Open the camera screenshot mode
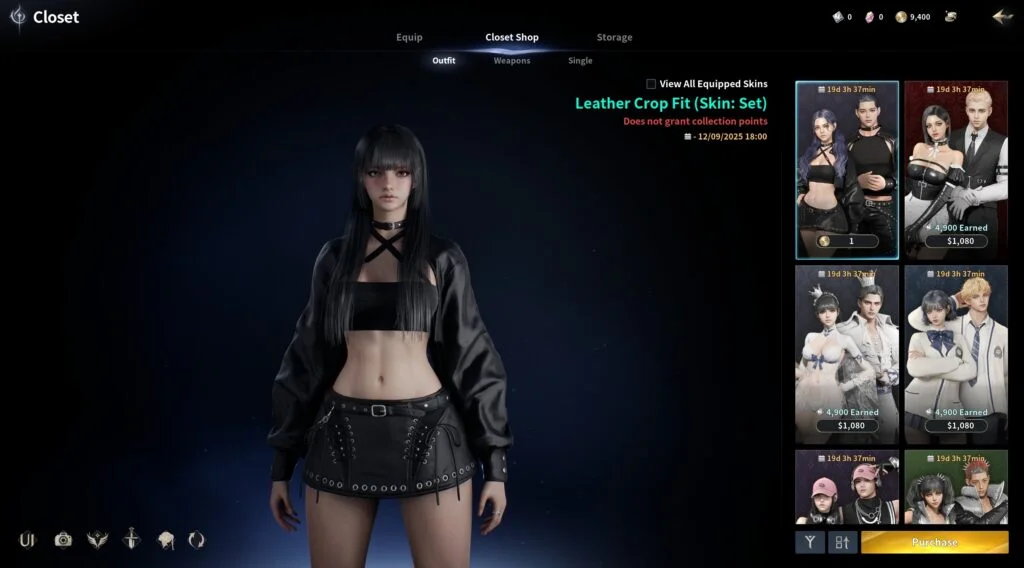1024x568 pixels. click(63, 540)
